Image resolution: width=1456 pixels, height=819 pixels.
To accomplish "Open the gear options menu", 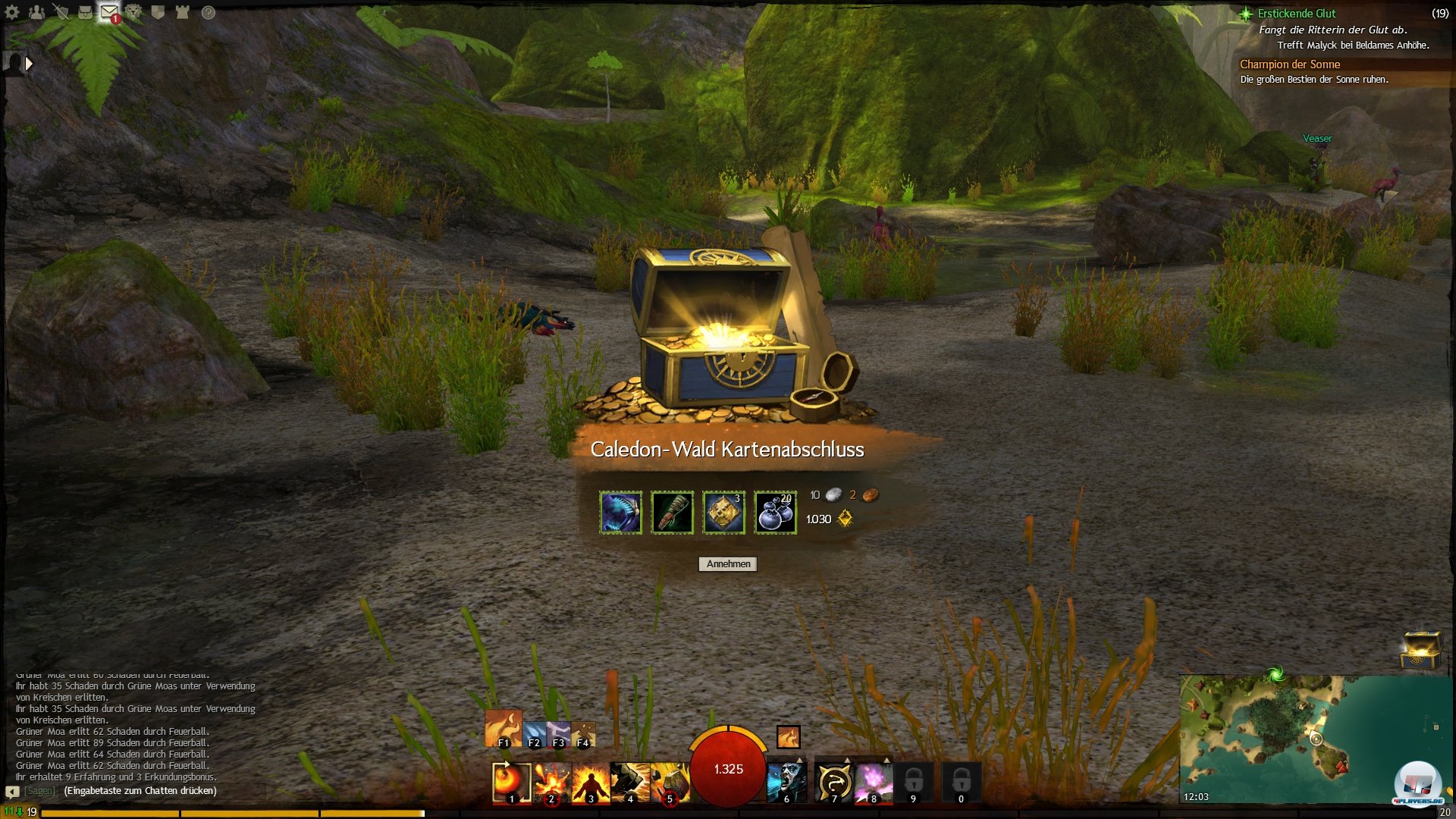I will pyautogui.click(x=12, y=12).
